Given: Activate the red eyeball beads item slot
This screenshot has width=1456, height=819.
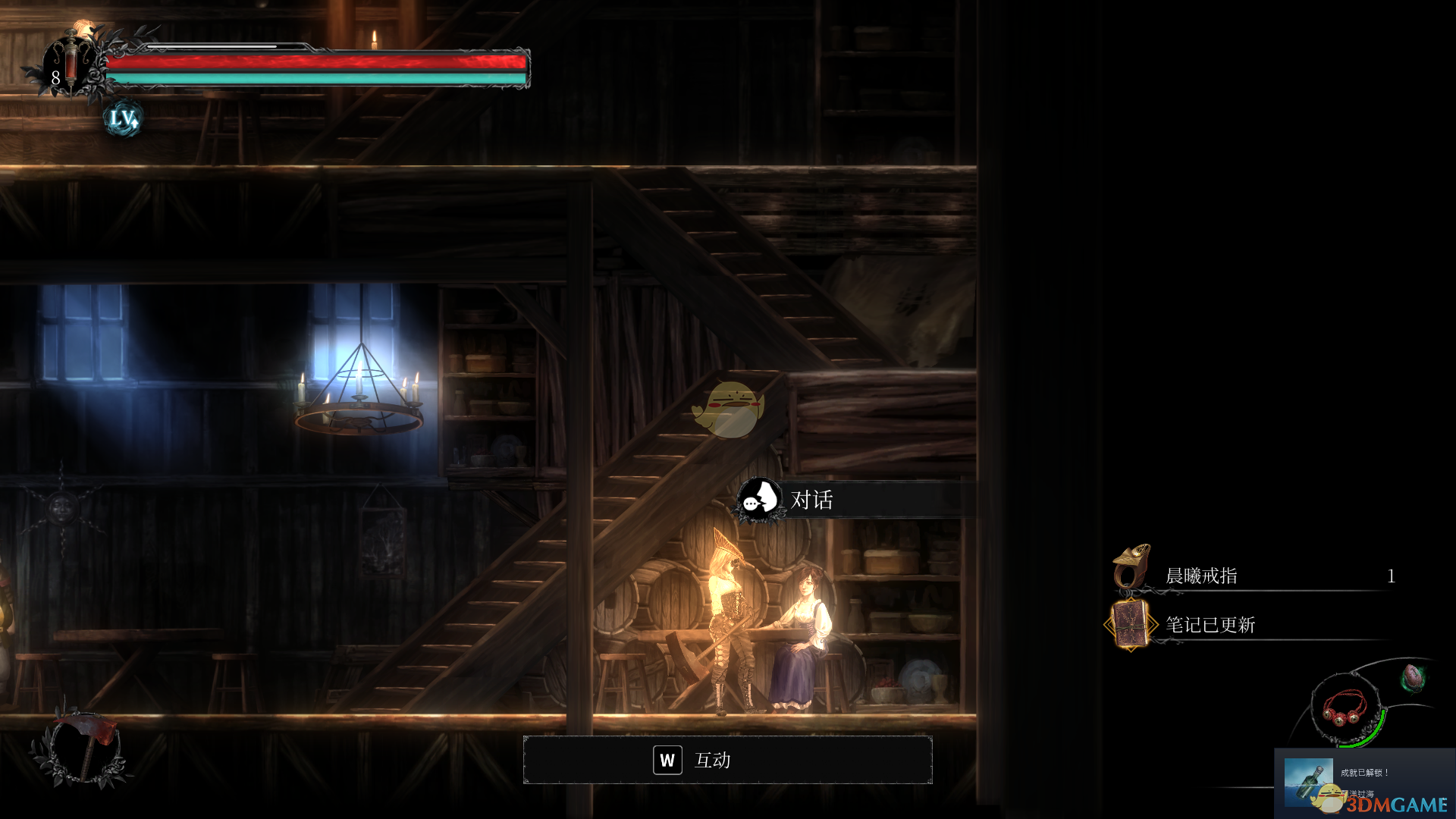Looking at the screenshot, I should pos(1345,708).
